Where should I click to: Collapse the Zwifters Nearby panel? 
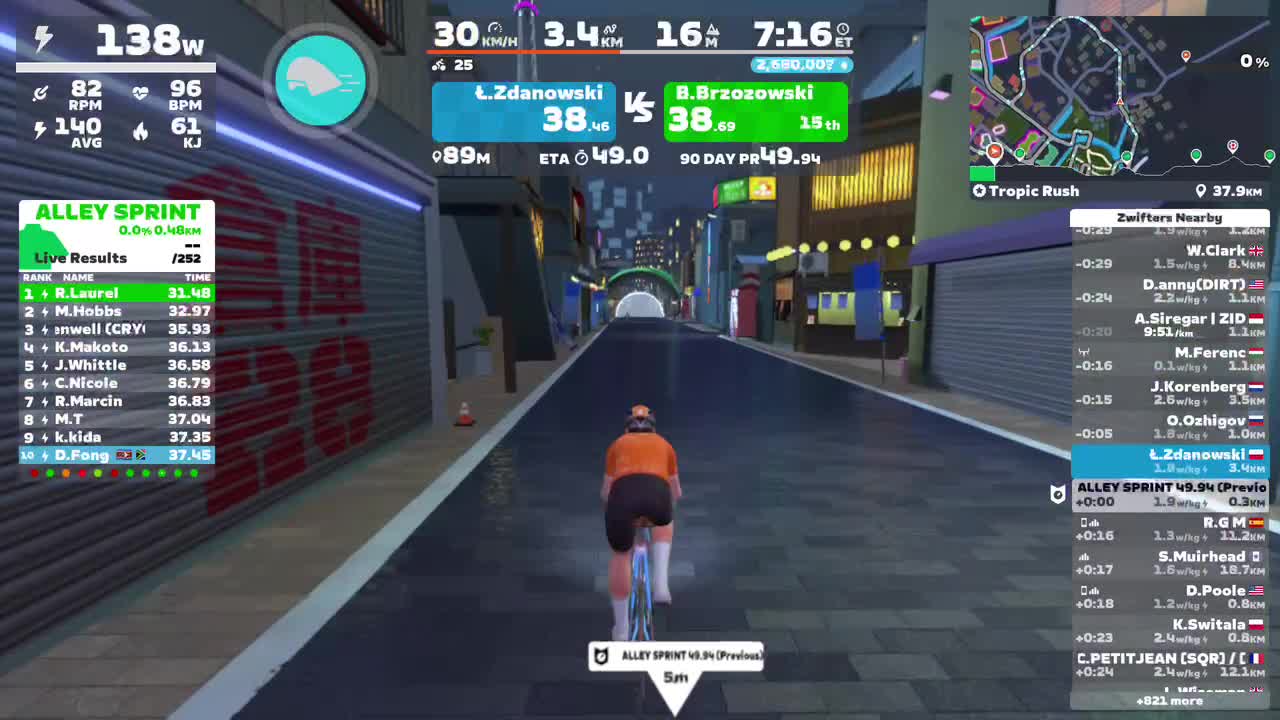(1168, 217)
